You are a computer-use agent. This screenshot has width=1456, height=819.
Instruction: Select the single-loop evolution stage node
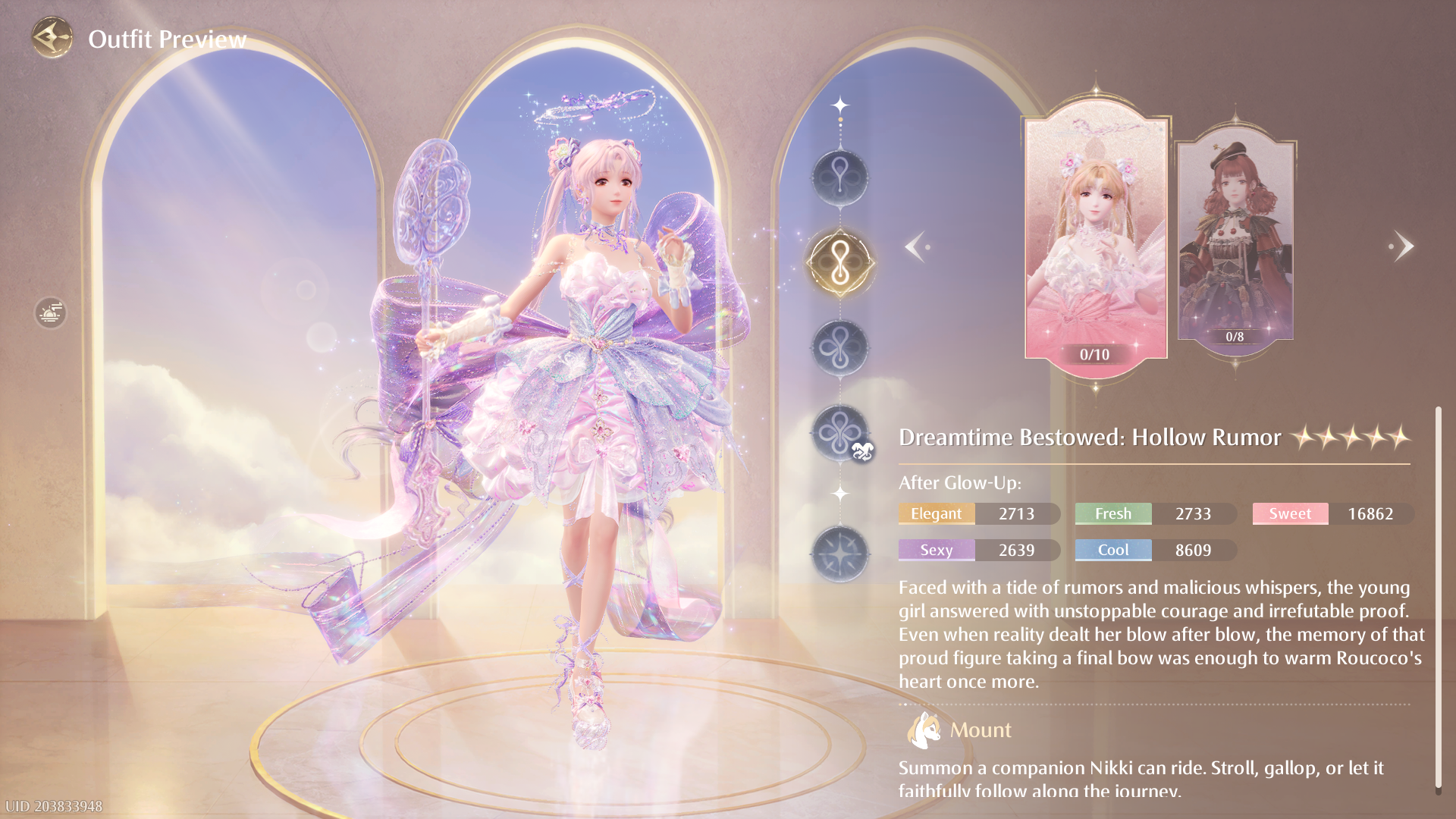(x=839, y=177)
